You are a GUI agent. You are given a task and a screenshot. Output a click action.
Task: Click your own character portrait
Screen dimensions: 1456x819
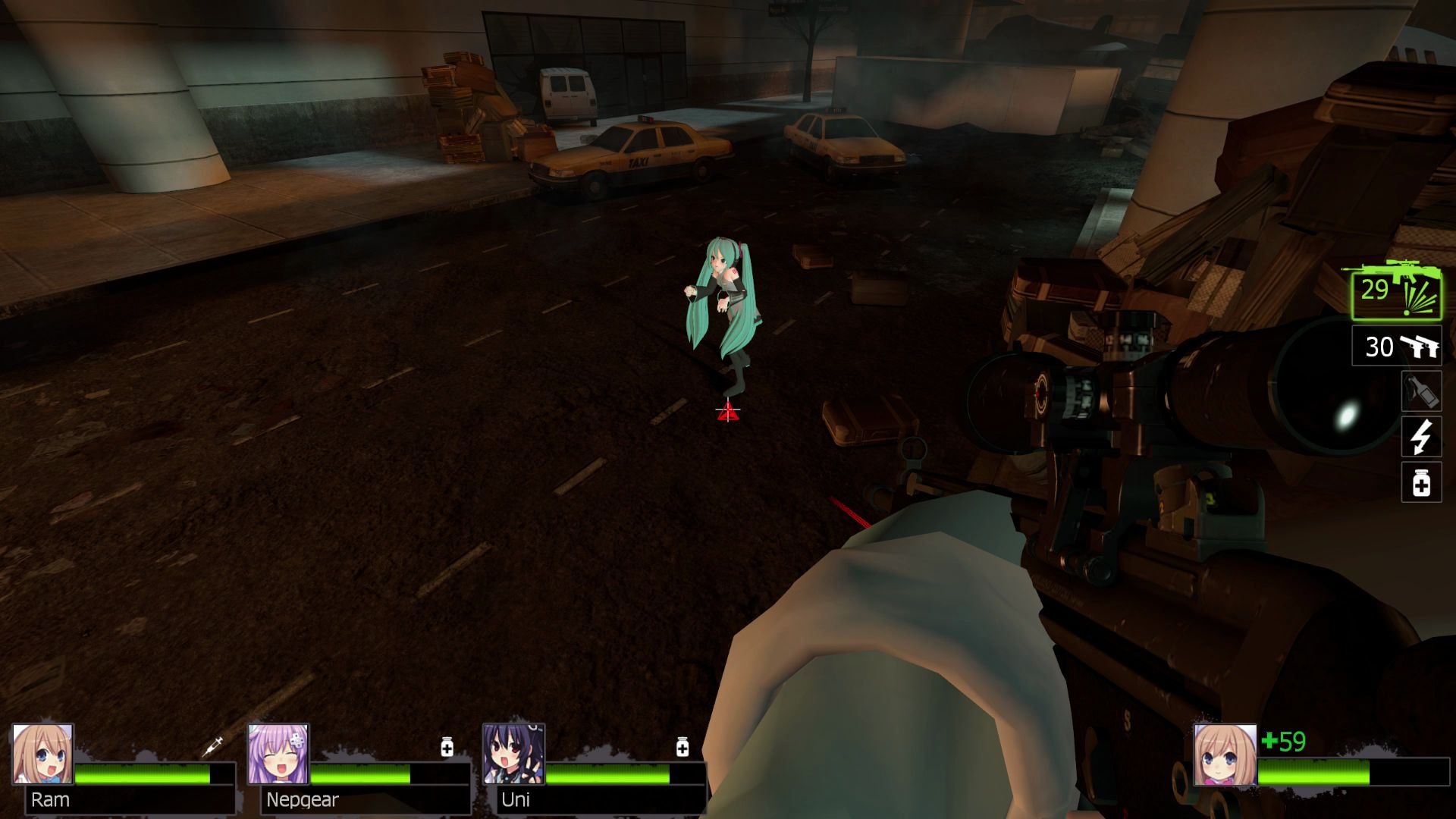1225,754
